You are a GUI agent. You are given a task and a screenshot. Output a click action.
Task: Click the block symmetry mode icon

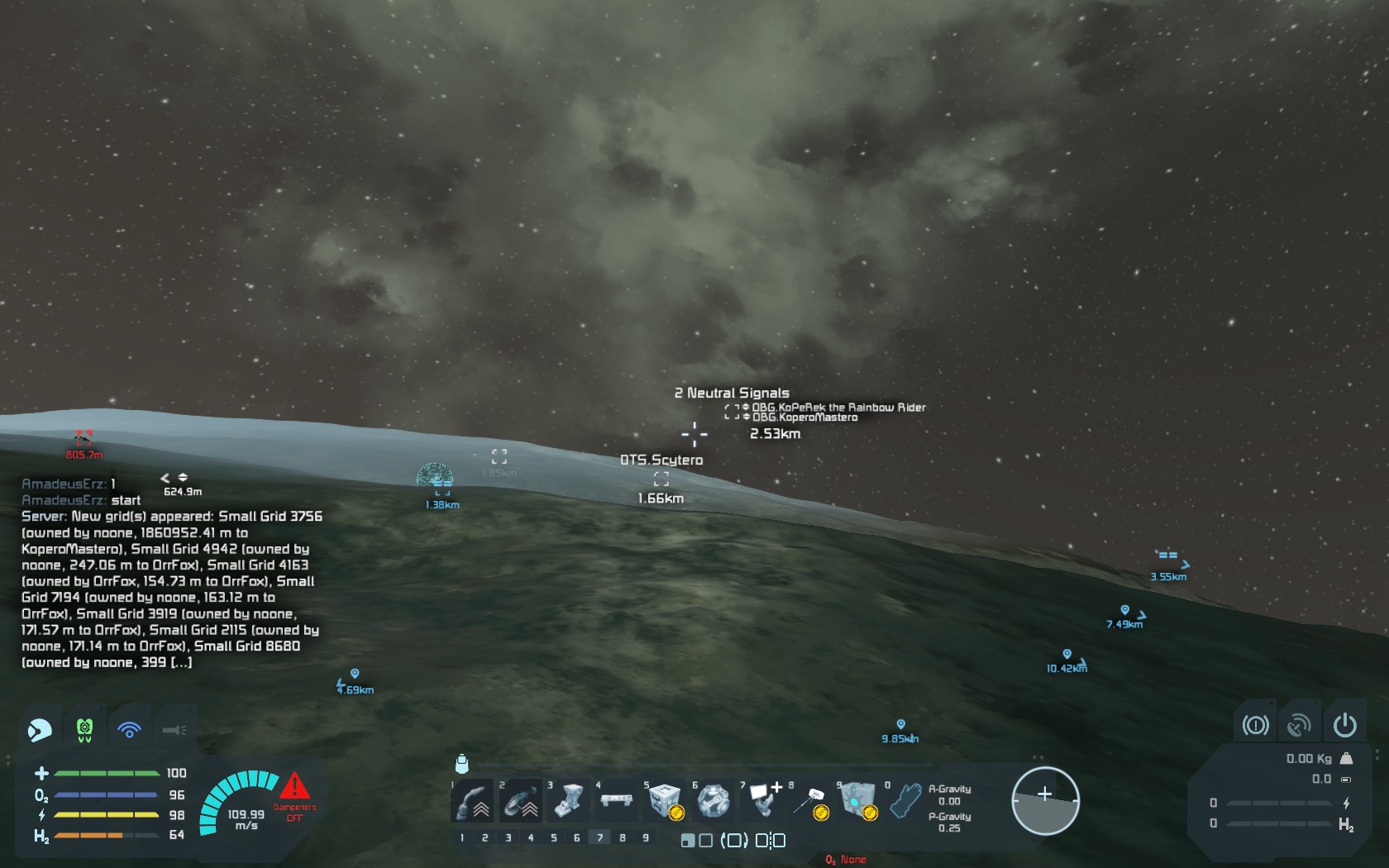[771, 840]
